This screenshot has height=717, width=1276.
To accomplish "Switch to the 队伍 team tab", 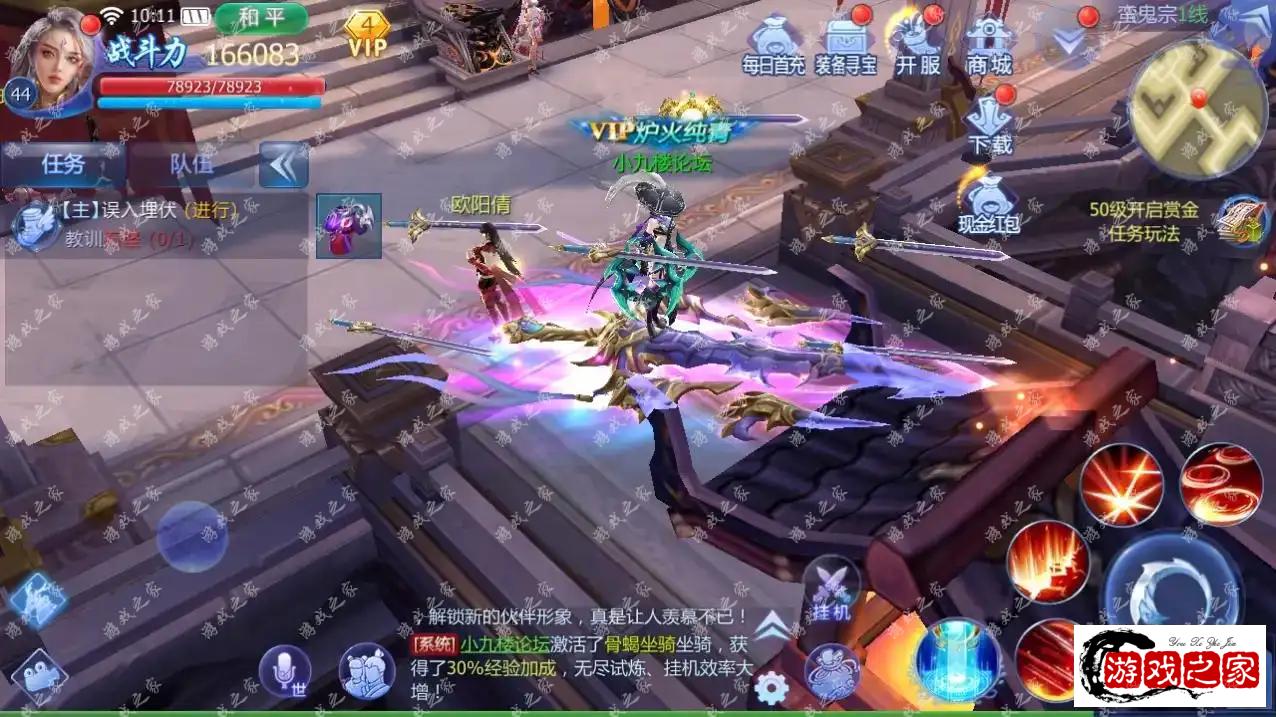I will pos(191,164).
